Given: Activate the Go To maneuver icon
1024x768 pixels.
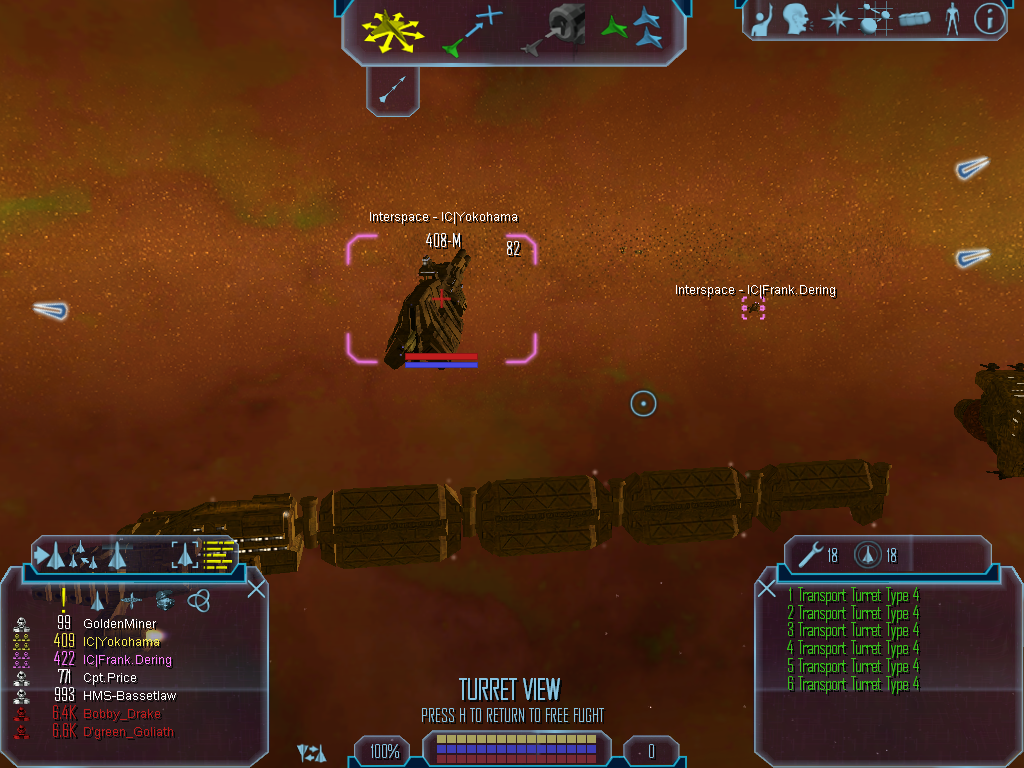Looking at the screenshot, I should pos(473,30).
